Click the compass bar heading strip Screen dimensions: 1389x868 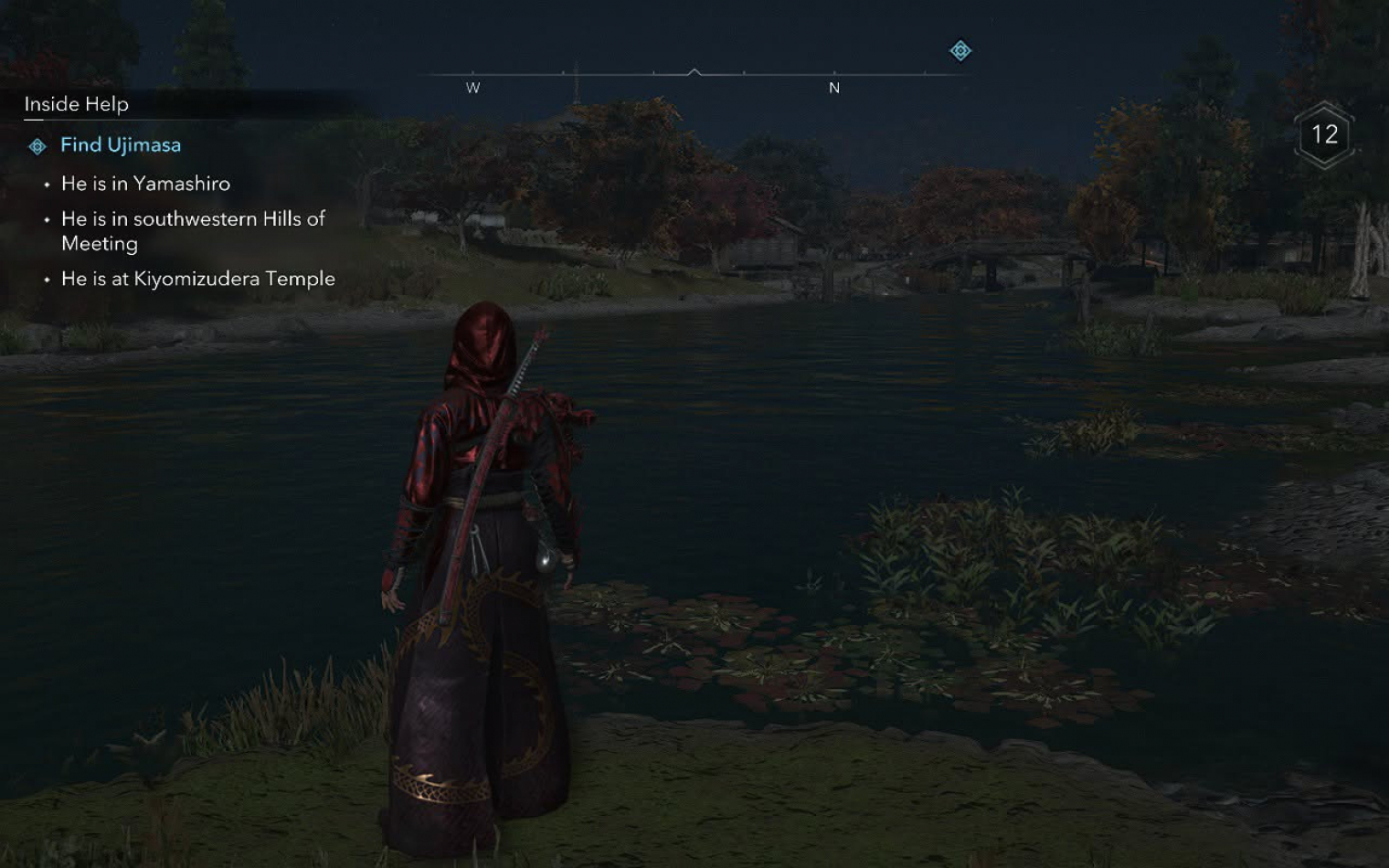click(692, 75)
